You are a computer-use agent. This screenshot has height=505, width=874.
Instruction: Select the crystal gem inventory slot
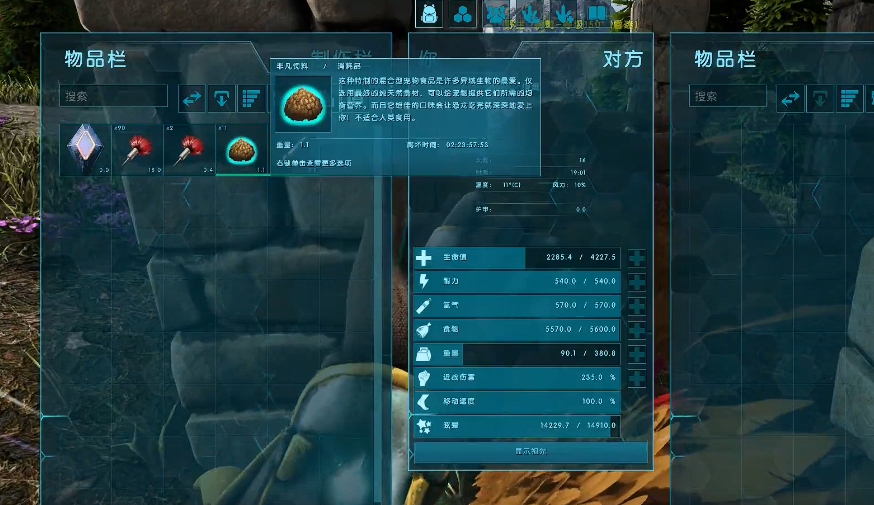pos(83,149)
